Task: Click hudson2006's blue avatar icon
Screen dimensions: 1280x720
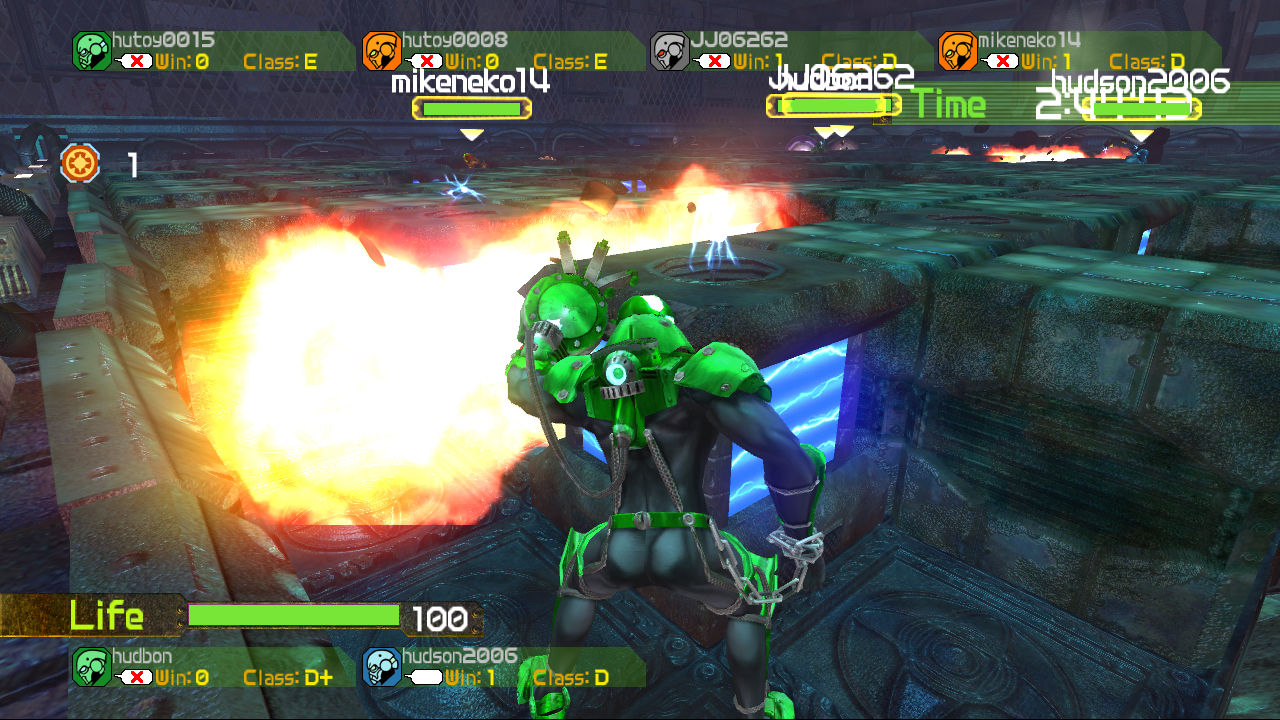Action: (x=381, y=667)
